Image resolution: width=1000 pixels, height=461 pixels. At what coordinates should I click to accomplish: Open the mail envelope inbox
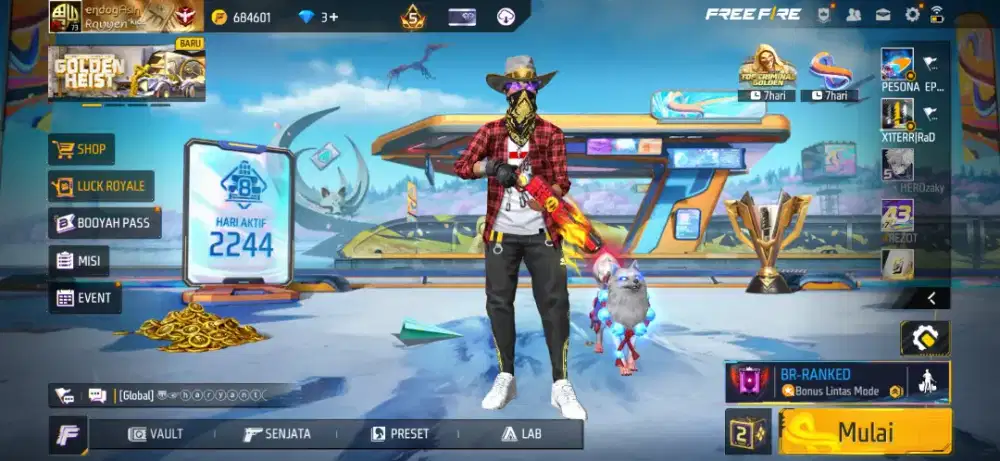coord(883,14)
